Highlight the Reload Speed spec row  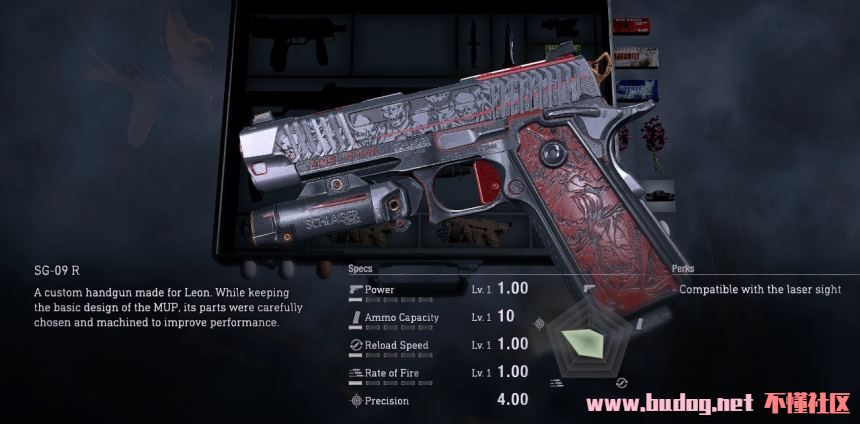(438, 345)
